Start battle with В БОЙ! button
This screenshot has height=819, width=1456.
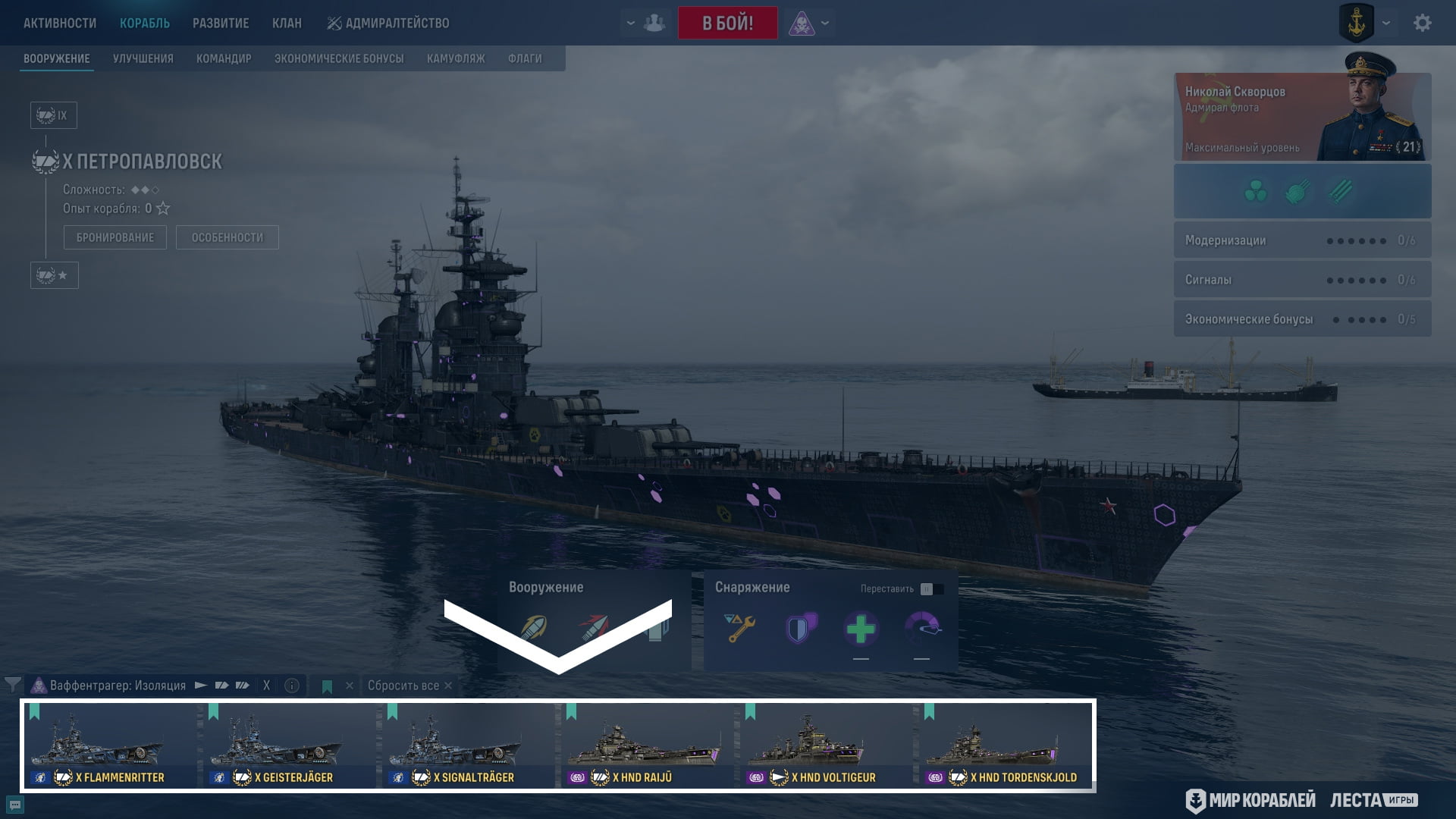(x=727, y=23)
